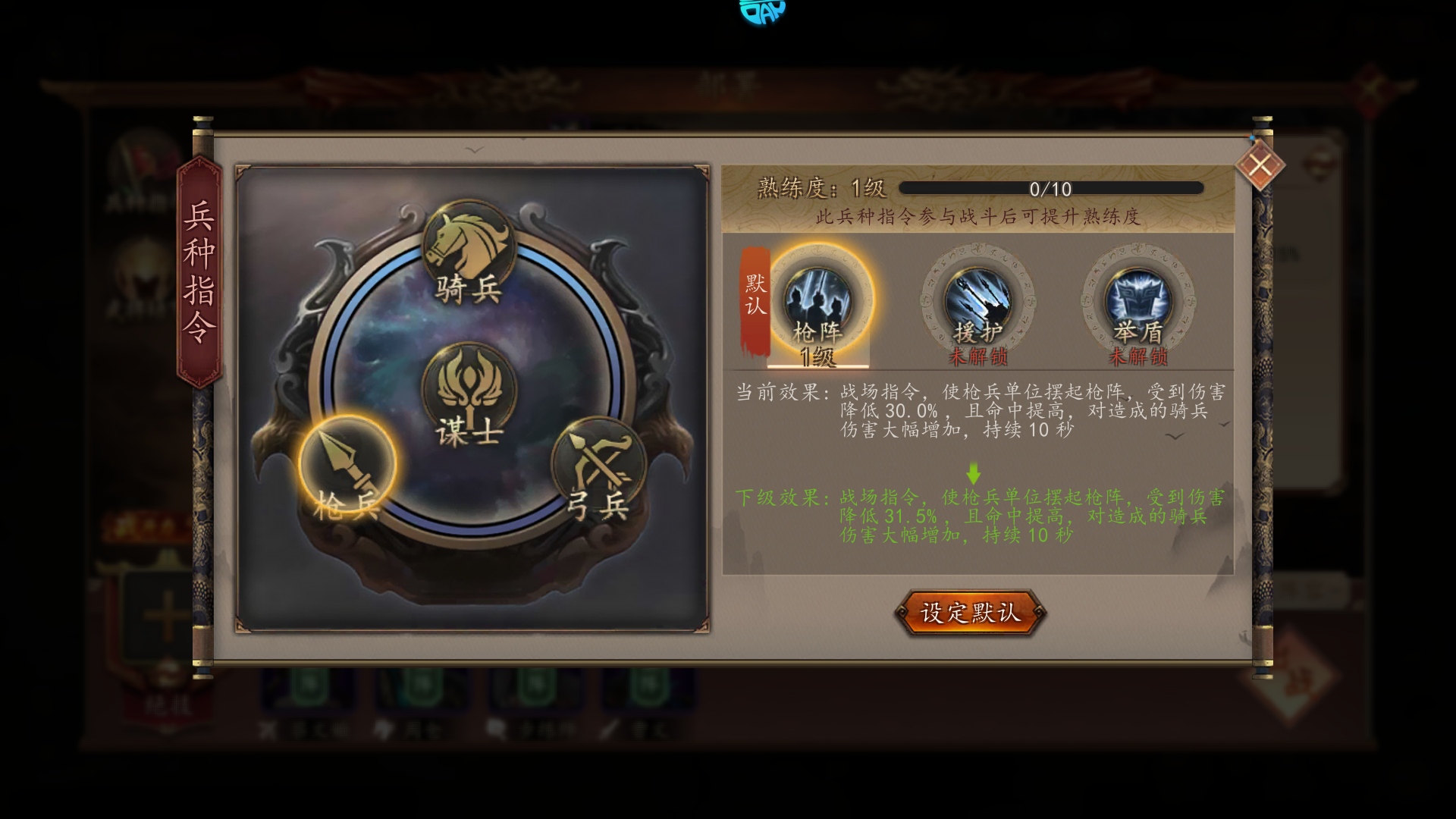The height and width of the screenshot is (819, 1456).
Task: Select the 骑兵 cavalry troop type
Action: click(469, 252)
